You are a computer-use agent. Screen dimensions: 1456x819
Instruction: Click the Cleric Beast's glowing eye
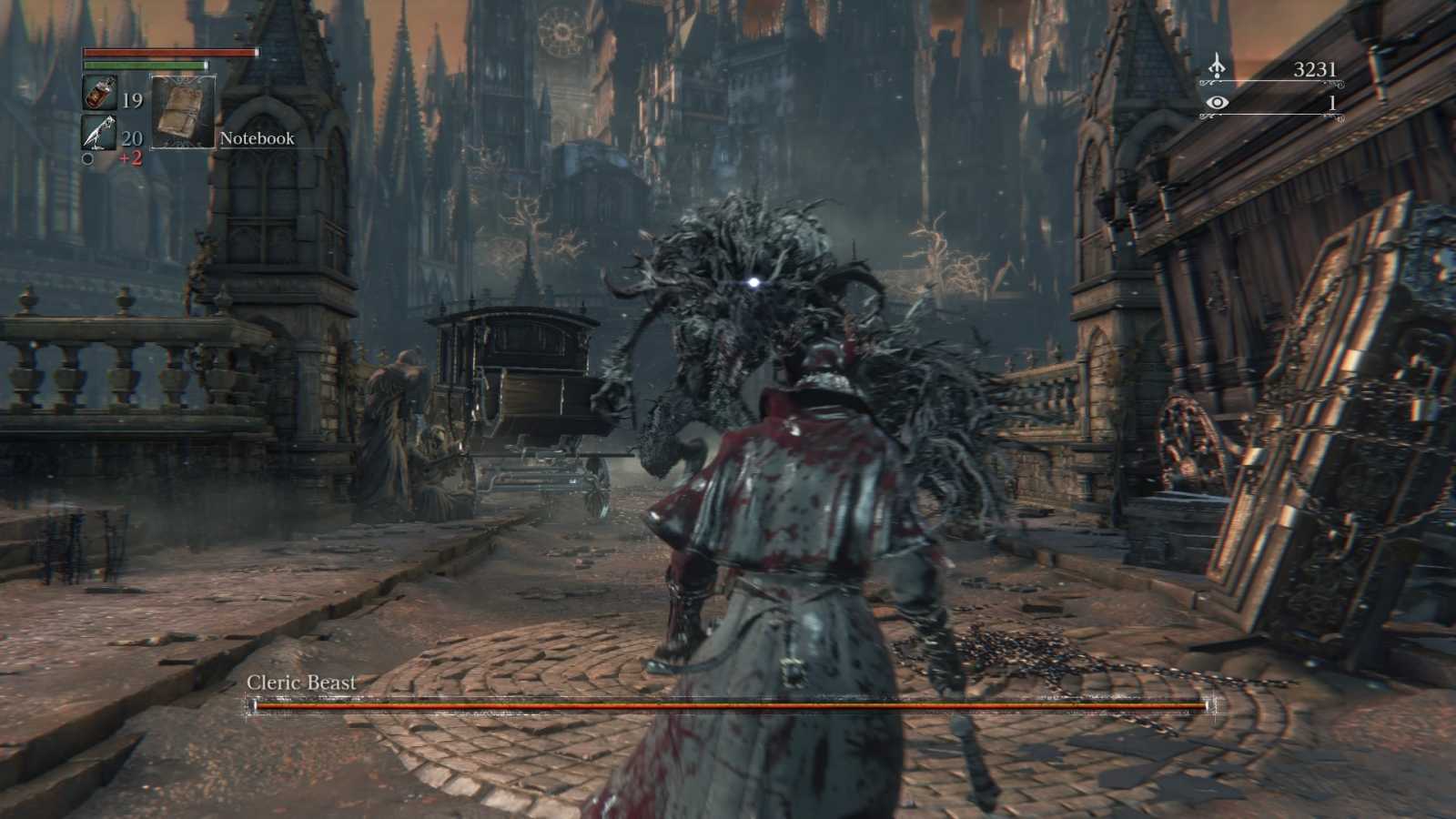pos(752,280)
